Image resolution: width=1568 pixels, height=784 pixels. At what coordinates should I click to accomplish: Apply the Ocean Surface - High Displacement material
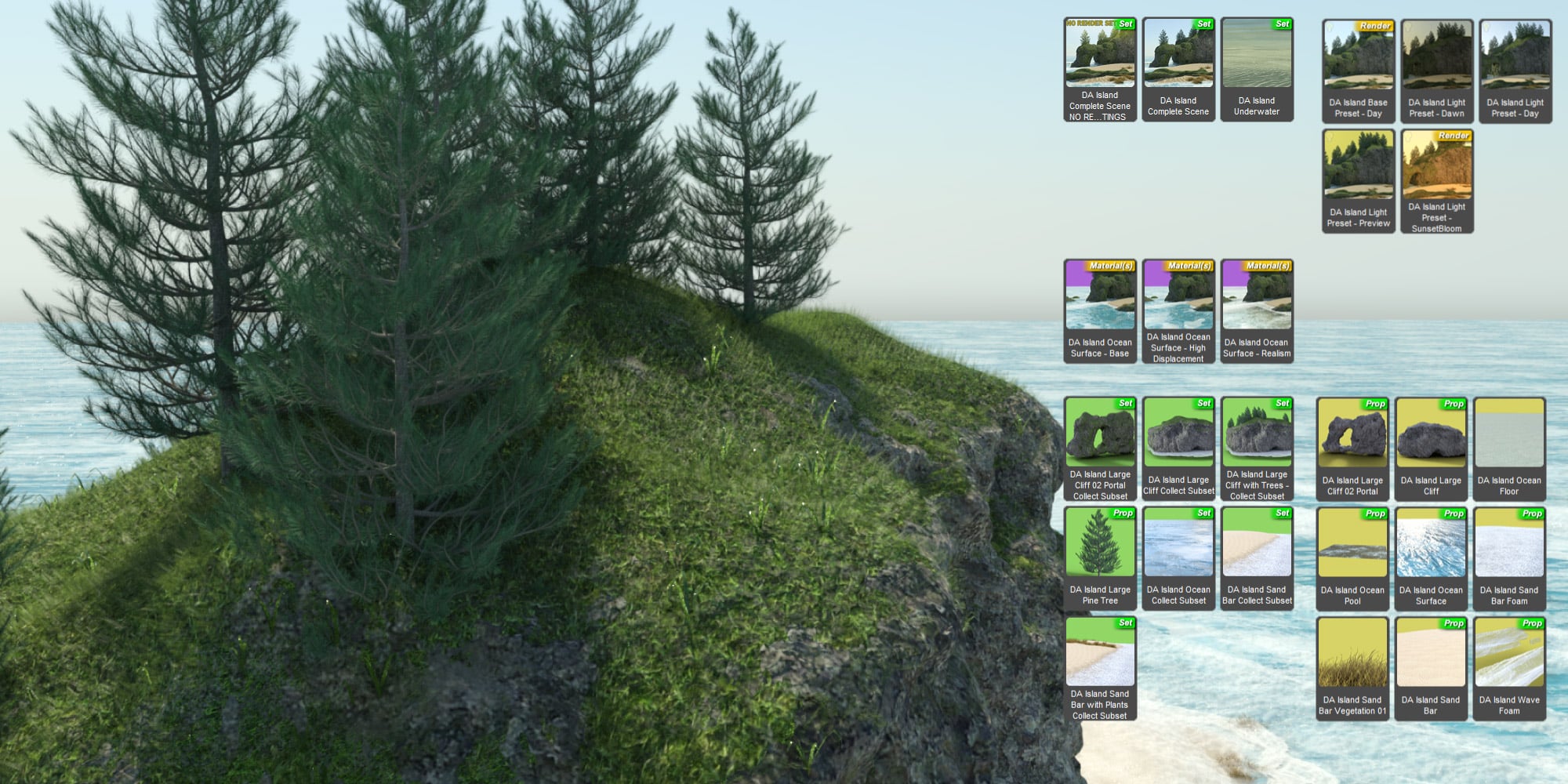click(1178, 306)
